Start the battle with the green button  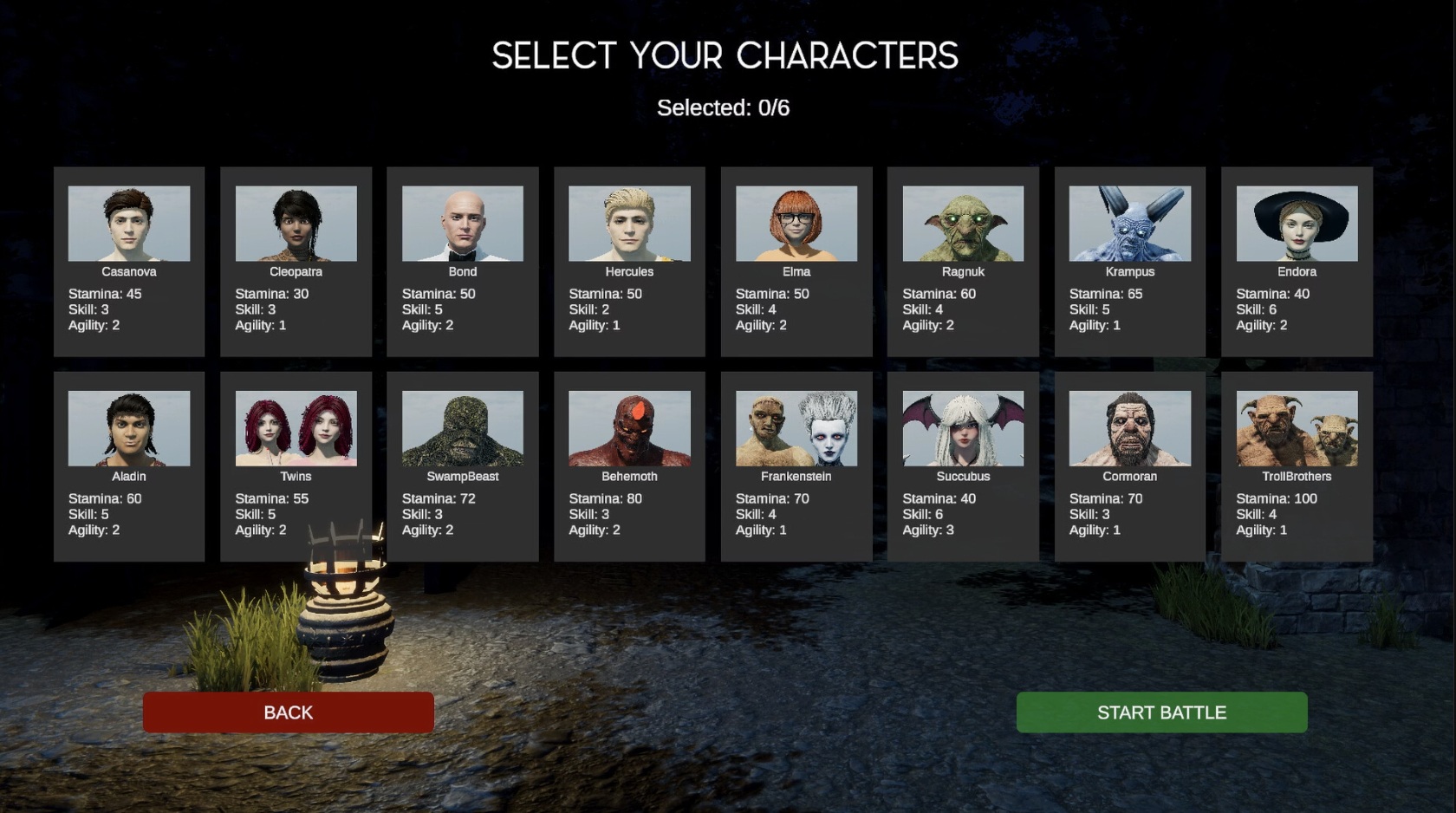(x=1161, y=712)
